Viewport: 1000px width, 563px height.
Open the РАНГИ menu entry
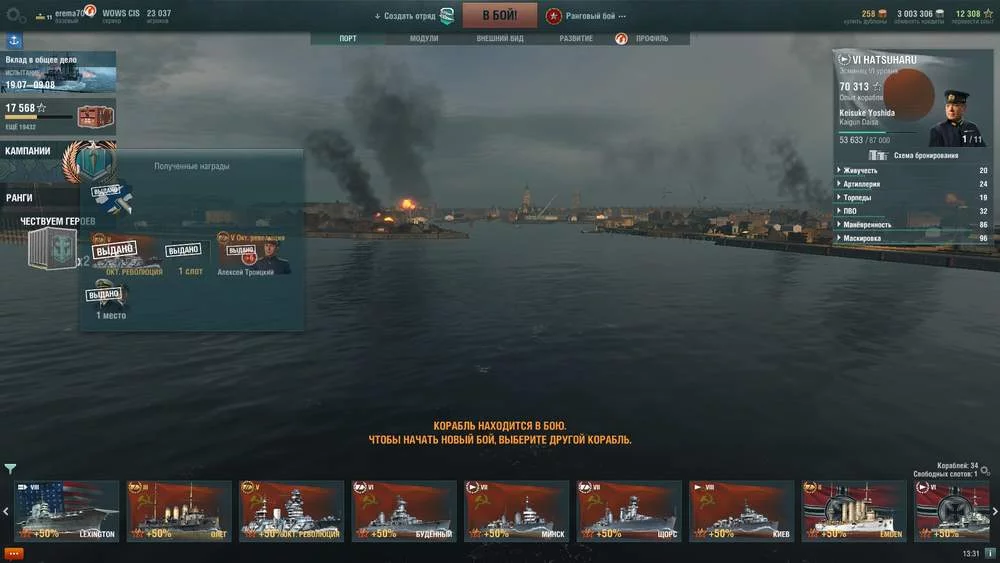[x=20, y=198]
